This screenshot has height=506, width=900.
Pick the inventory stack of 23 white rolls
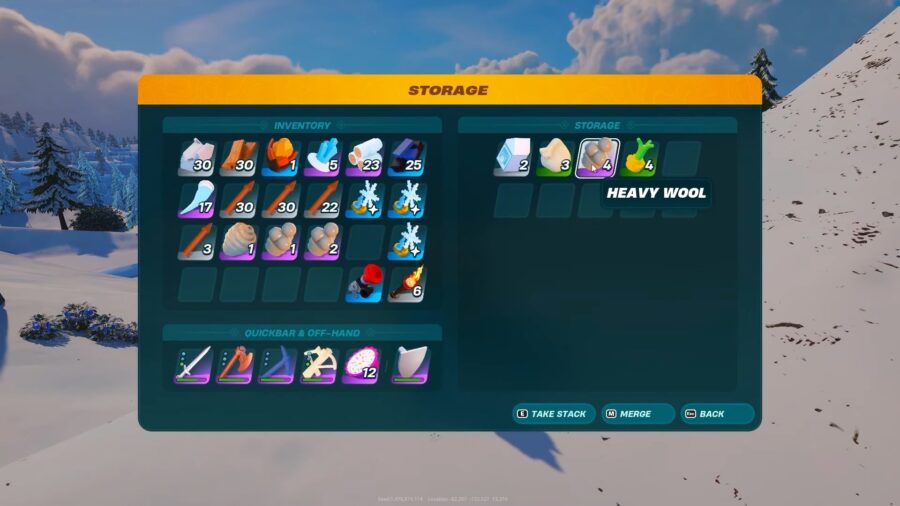point(365,158)
